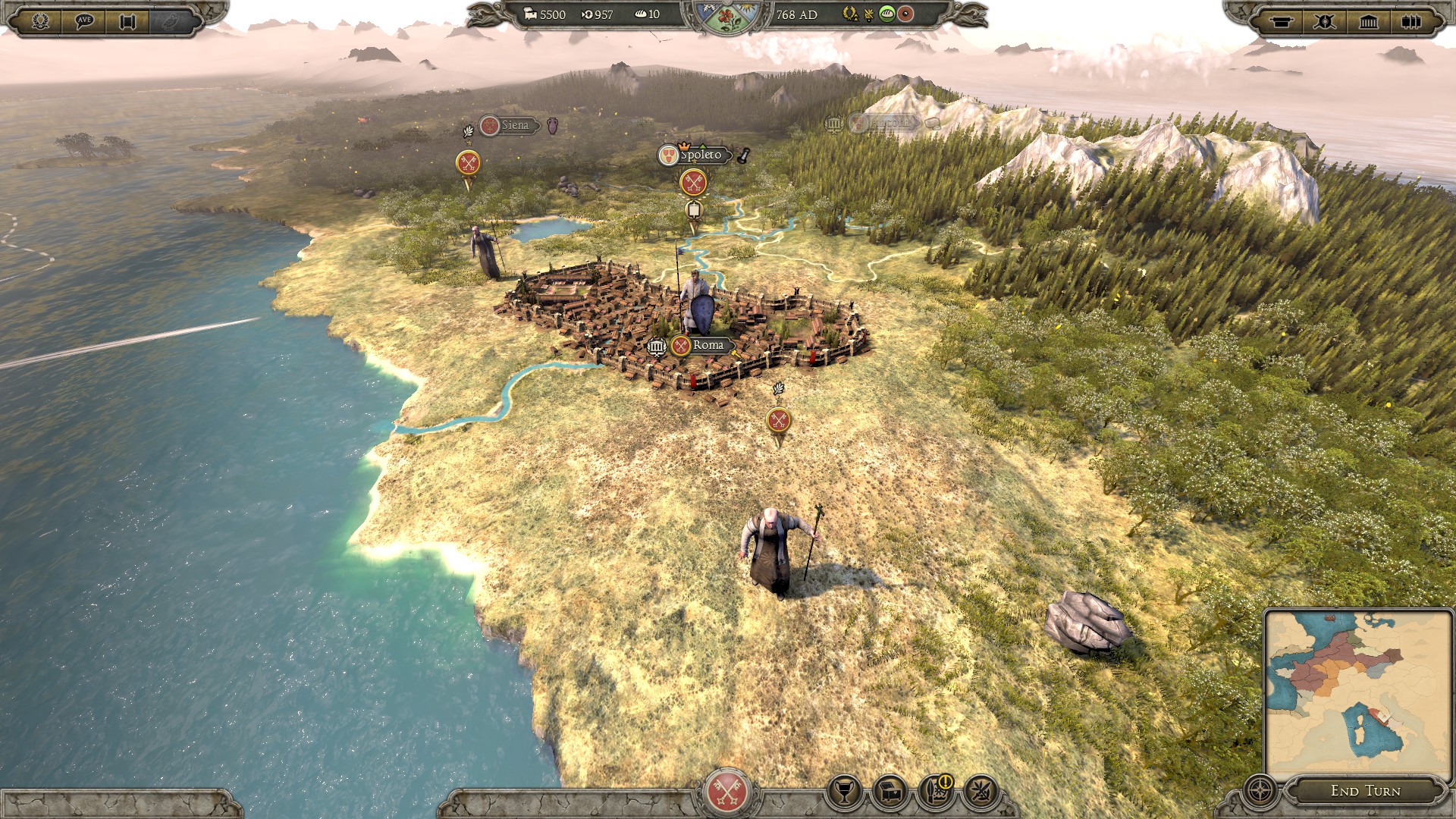1456x819 pixels.
Task: Click the compass button beside End Turn
Action: 1260,791
